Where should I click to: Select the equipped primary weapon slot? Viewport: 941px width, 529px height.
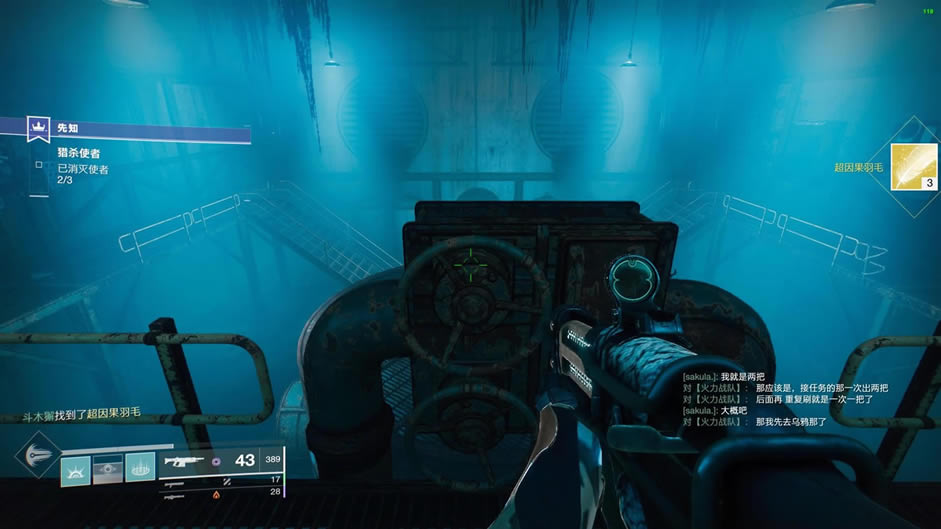coord(221,461)
